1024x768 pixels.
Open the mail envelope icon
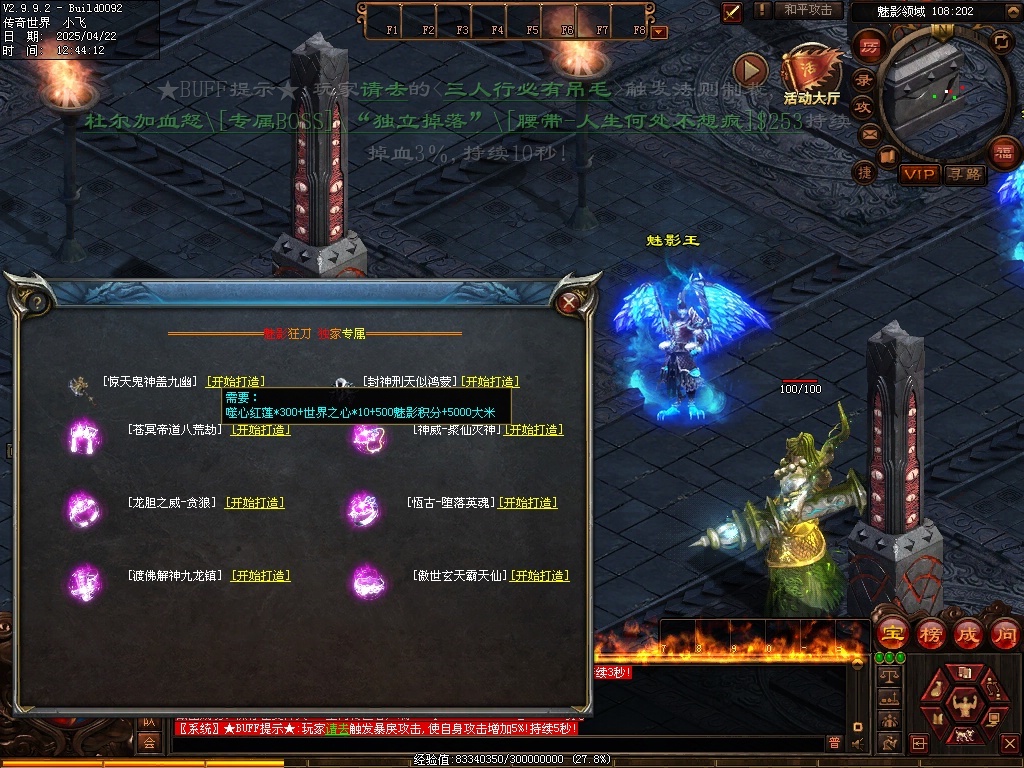[869, 133]
